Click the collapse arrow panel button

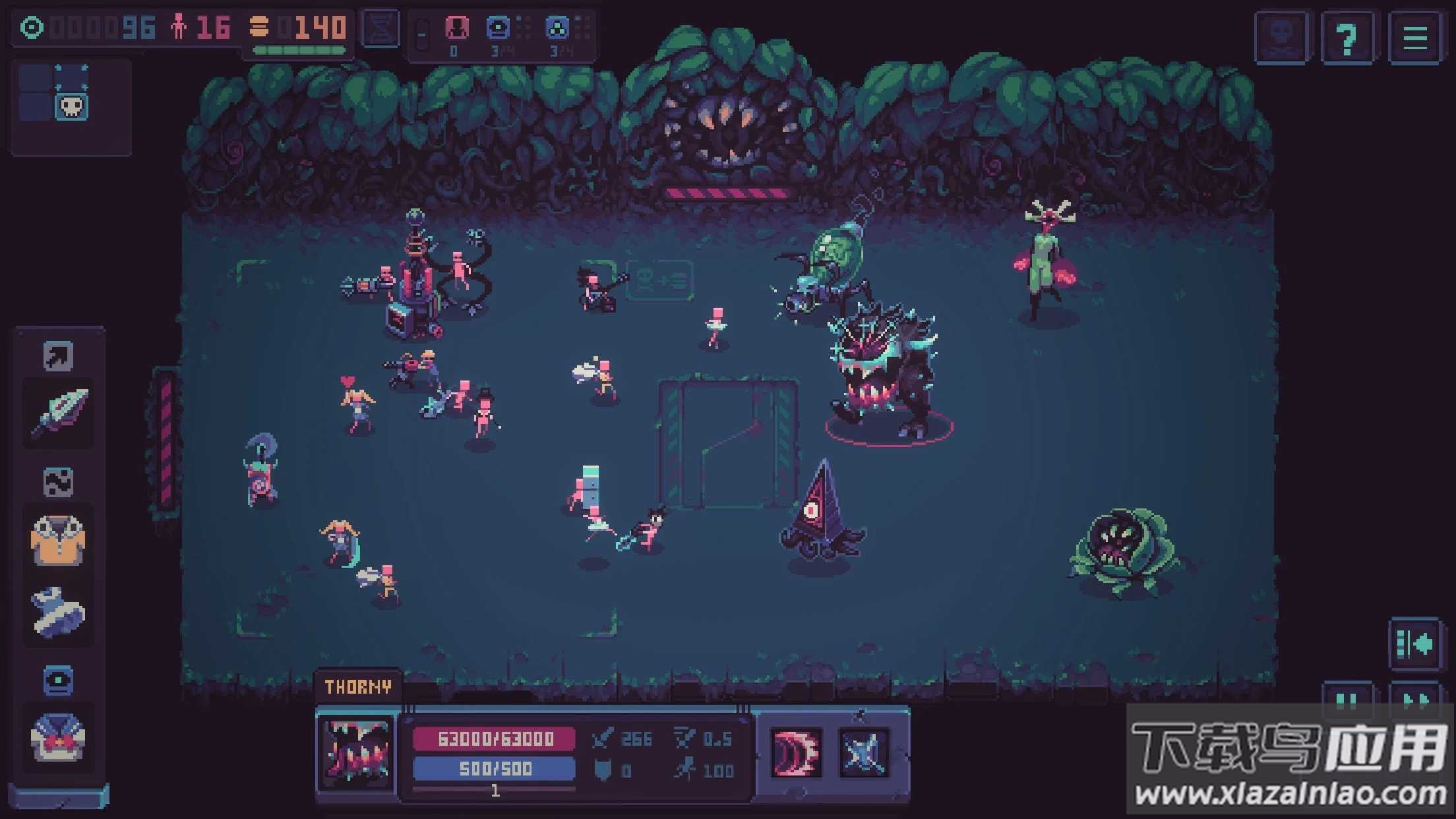coord(1414,644)
